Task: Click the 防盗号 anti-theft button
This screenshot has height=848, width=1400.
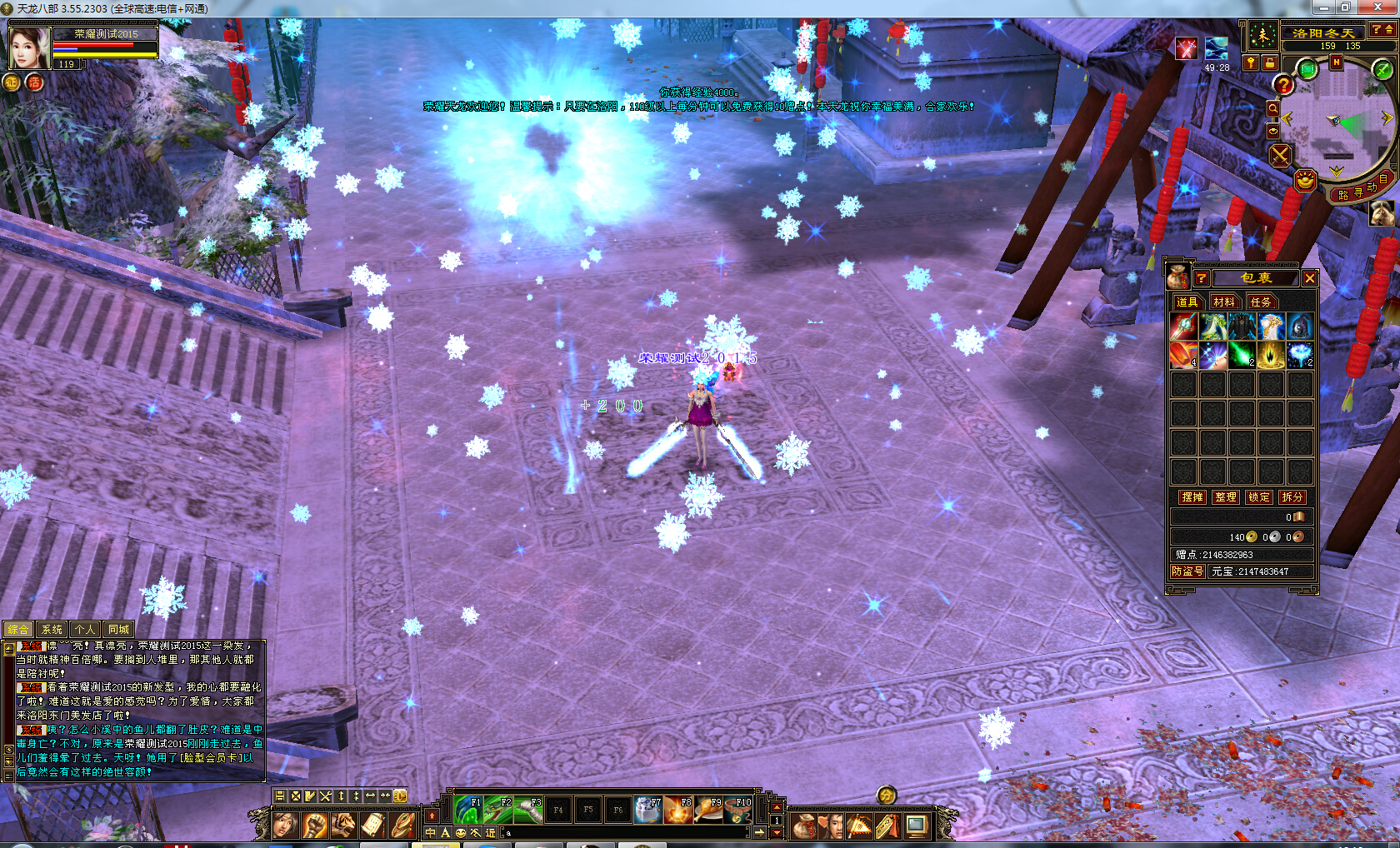Action: click(x=1187, y=571)
